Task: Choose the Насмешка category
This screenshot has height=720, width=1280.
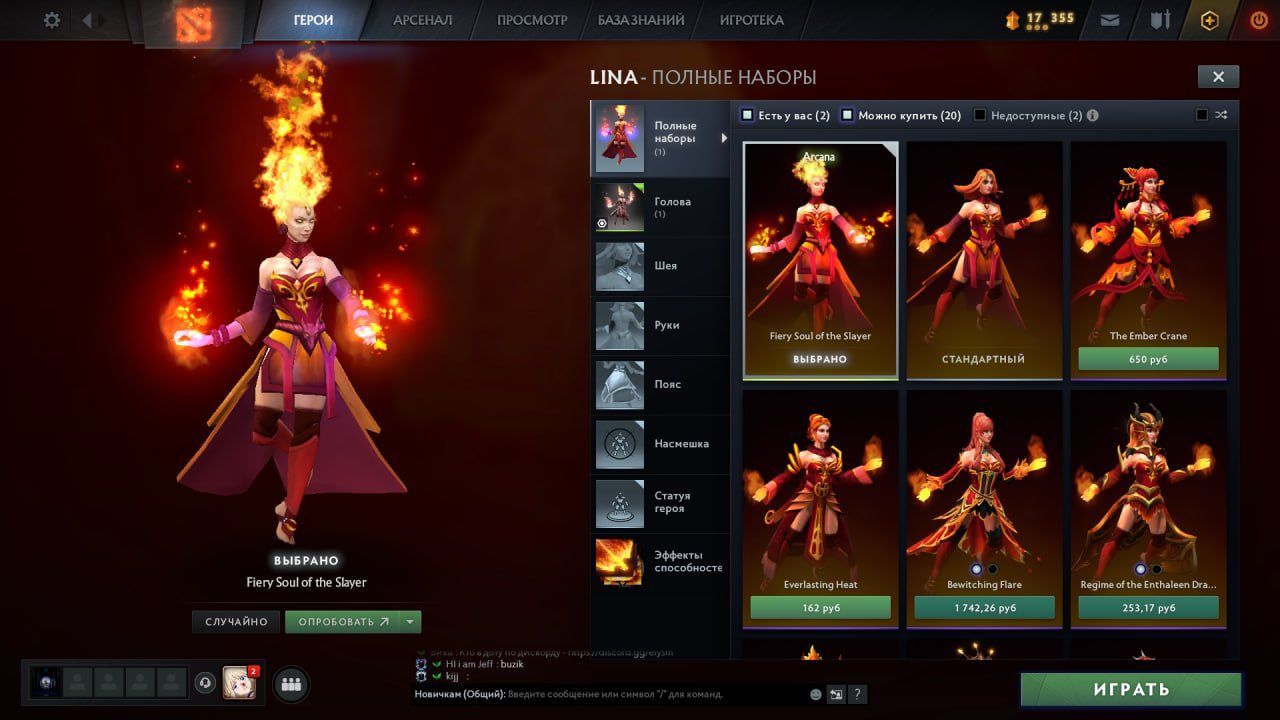Action: click(x=660, y=444)
